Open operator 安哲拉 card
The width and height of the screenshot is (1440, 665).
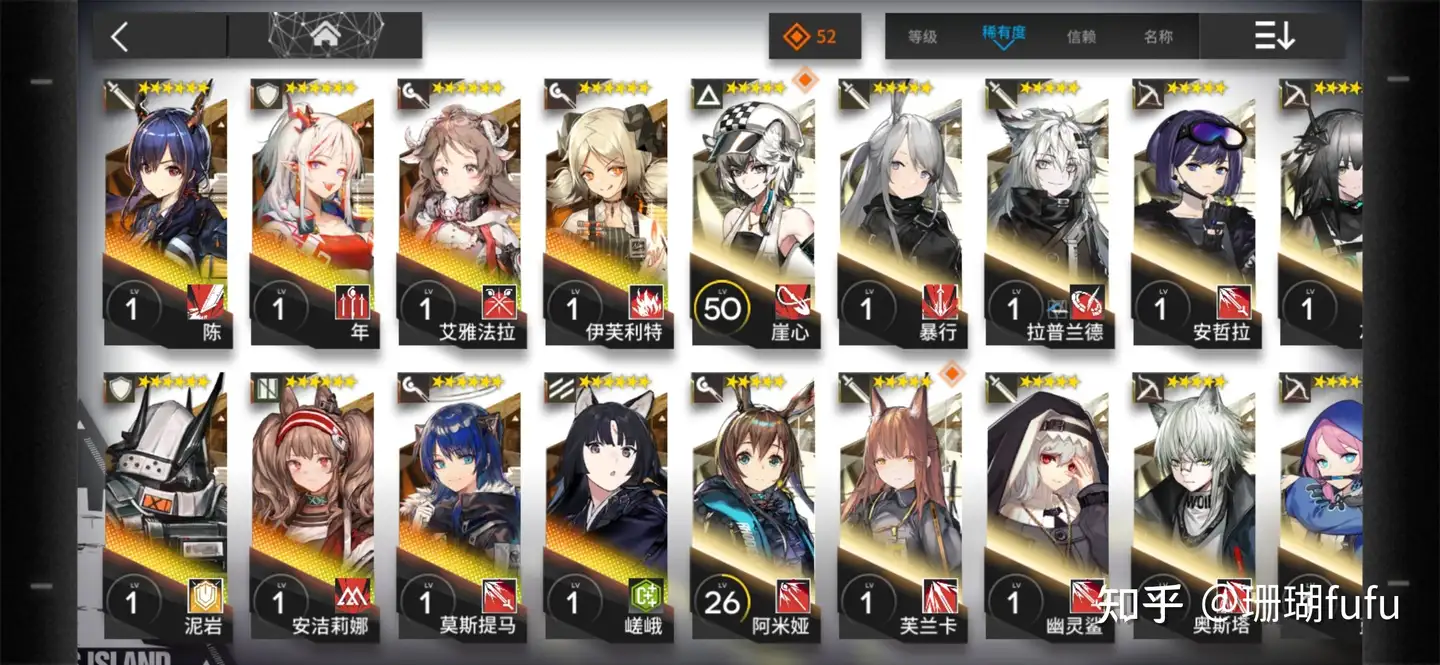1193,210
